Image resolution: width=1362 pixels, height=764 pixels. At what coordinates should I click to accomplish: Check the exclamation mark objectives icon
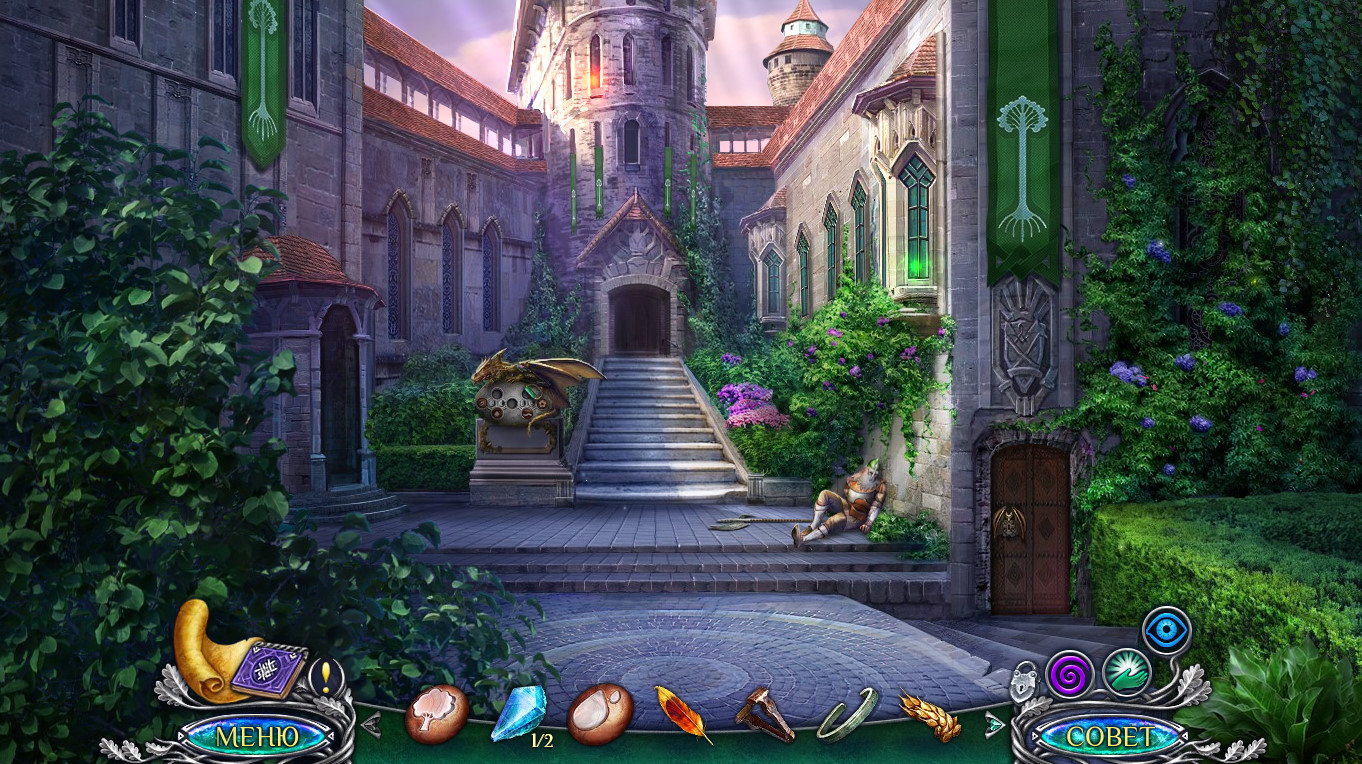[x=326, y=675]
